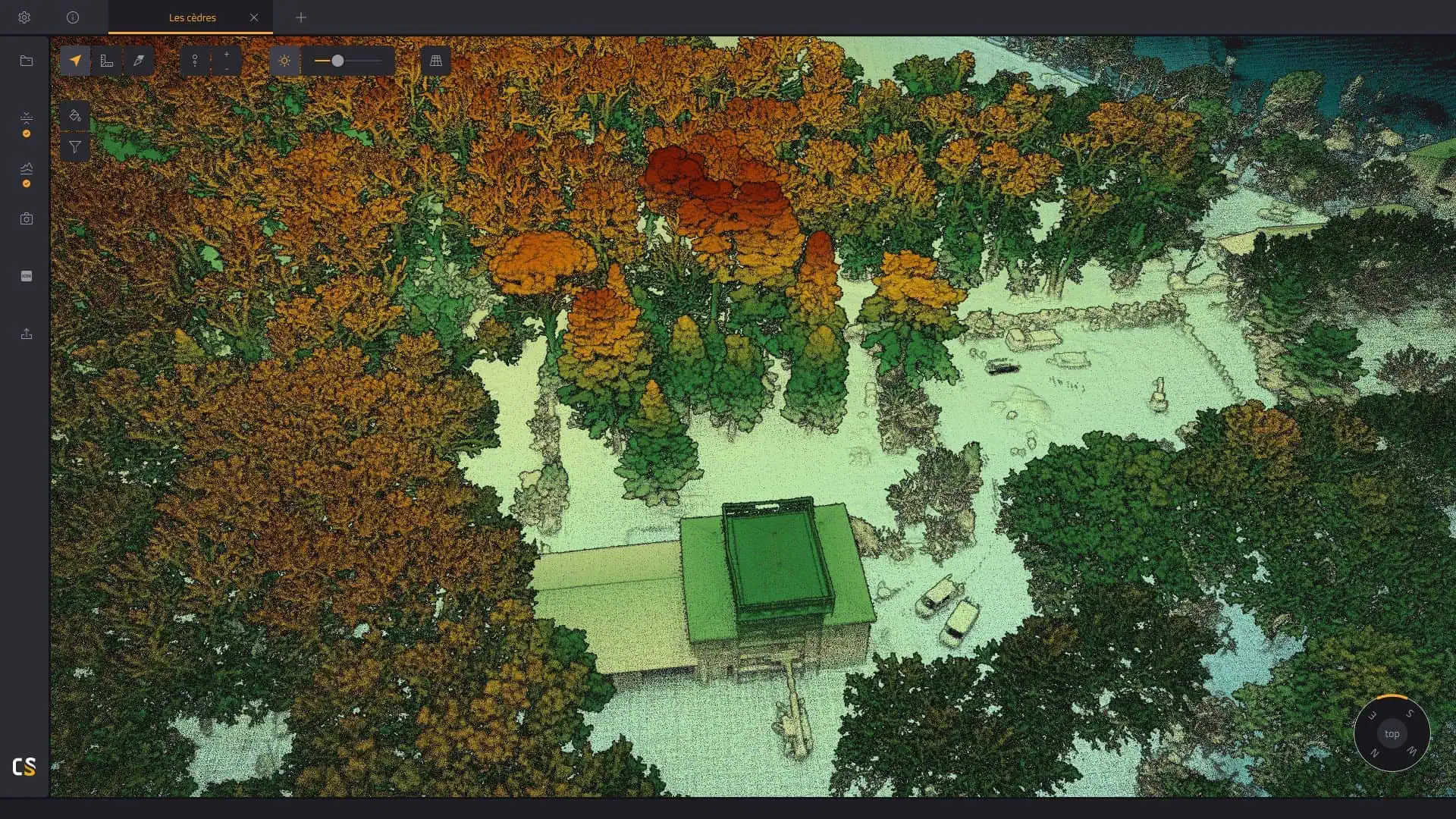This screenshot has height=819, width=1456.
Task: Toggle the cross-section tool with checkmark badge
Action: point(27,120)
